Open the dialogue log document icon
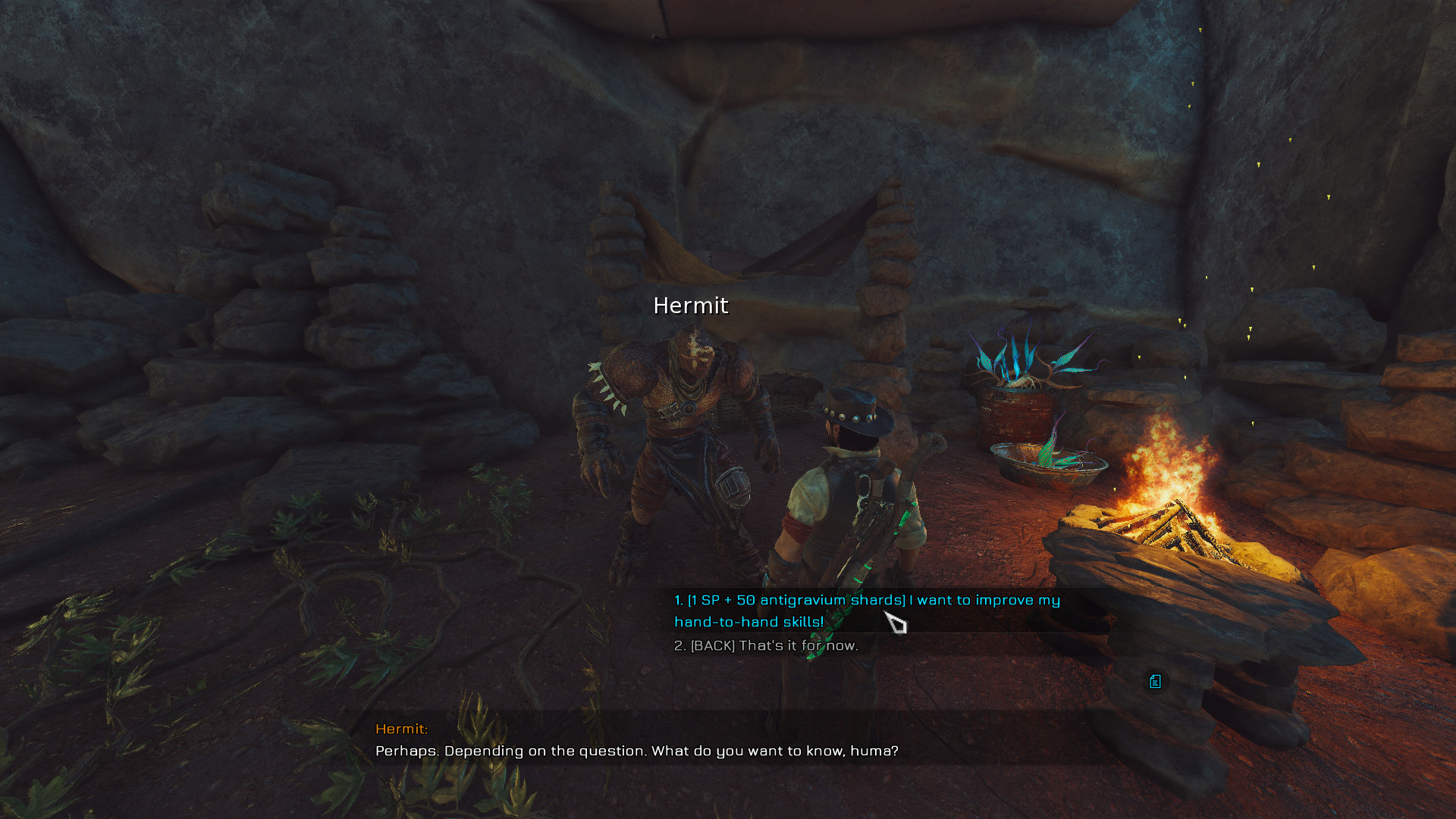The width and height of the screenshot is (1456, 819). (x=1155, y=682)
